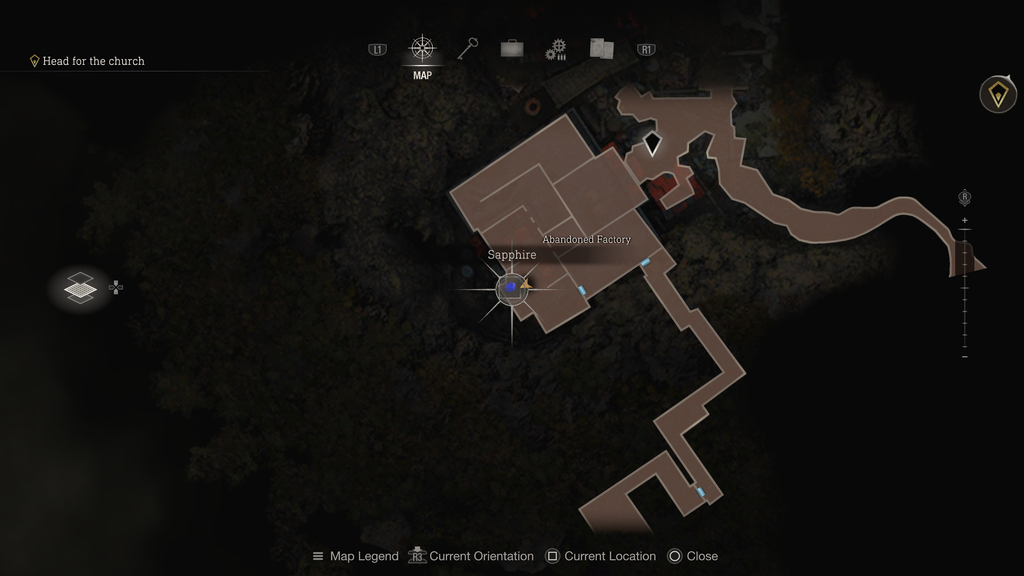Screen dimensions: 1024x576
Task: Open the Map Legend
Action: point(355,556)
